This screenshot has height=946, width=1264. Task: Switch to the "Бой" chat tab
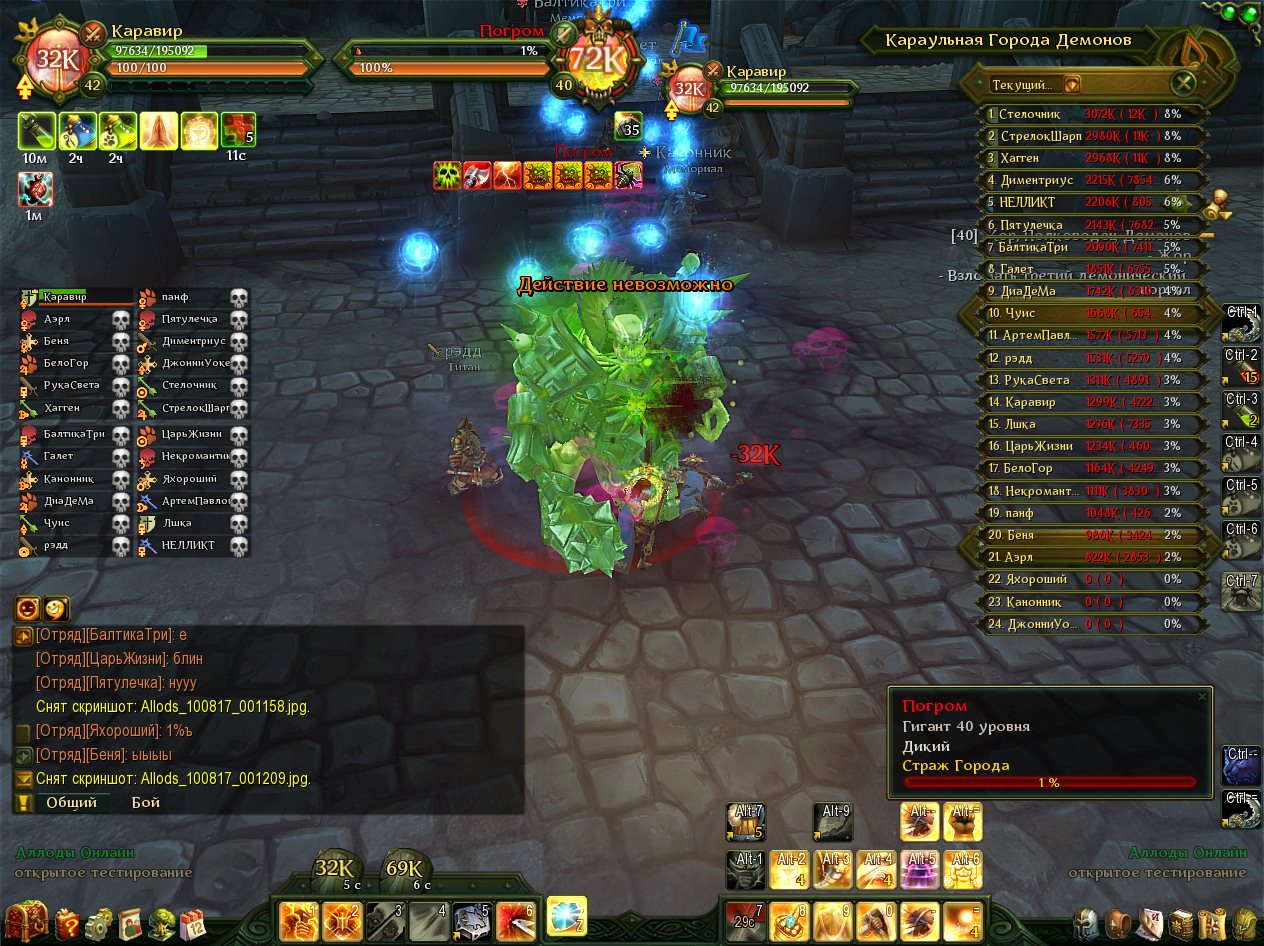pos(145,802)
